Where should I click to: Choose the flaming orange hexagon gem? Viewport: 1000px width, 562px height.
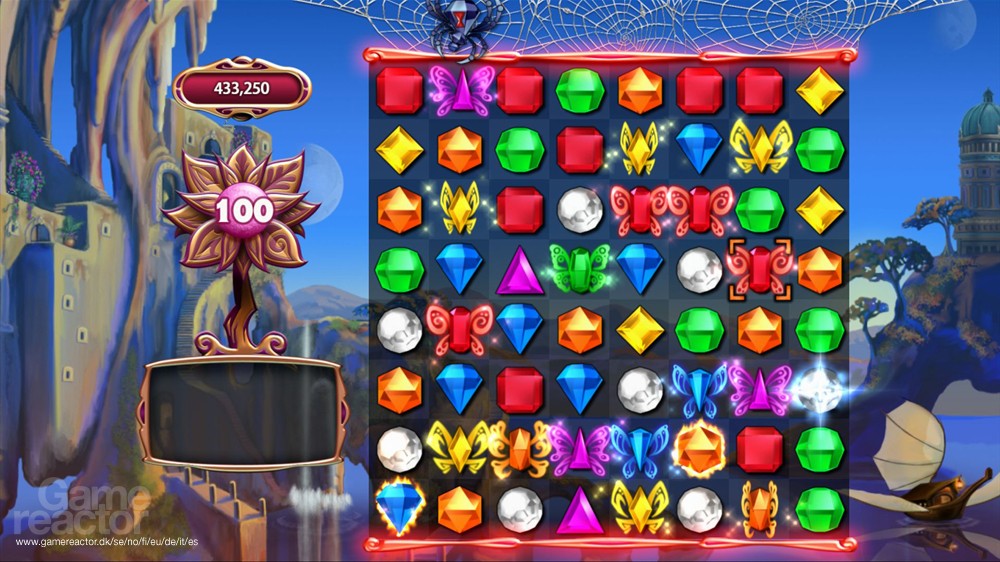pos(700,449)
